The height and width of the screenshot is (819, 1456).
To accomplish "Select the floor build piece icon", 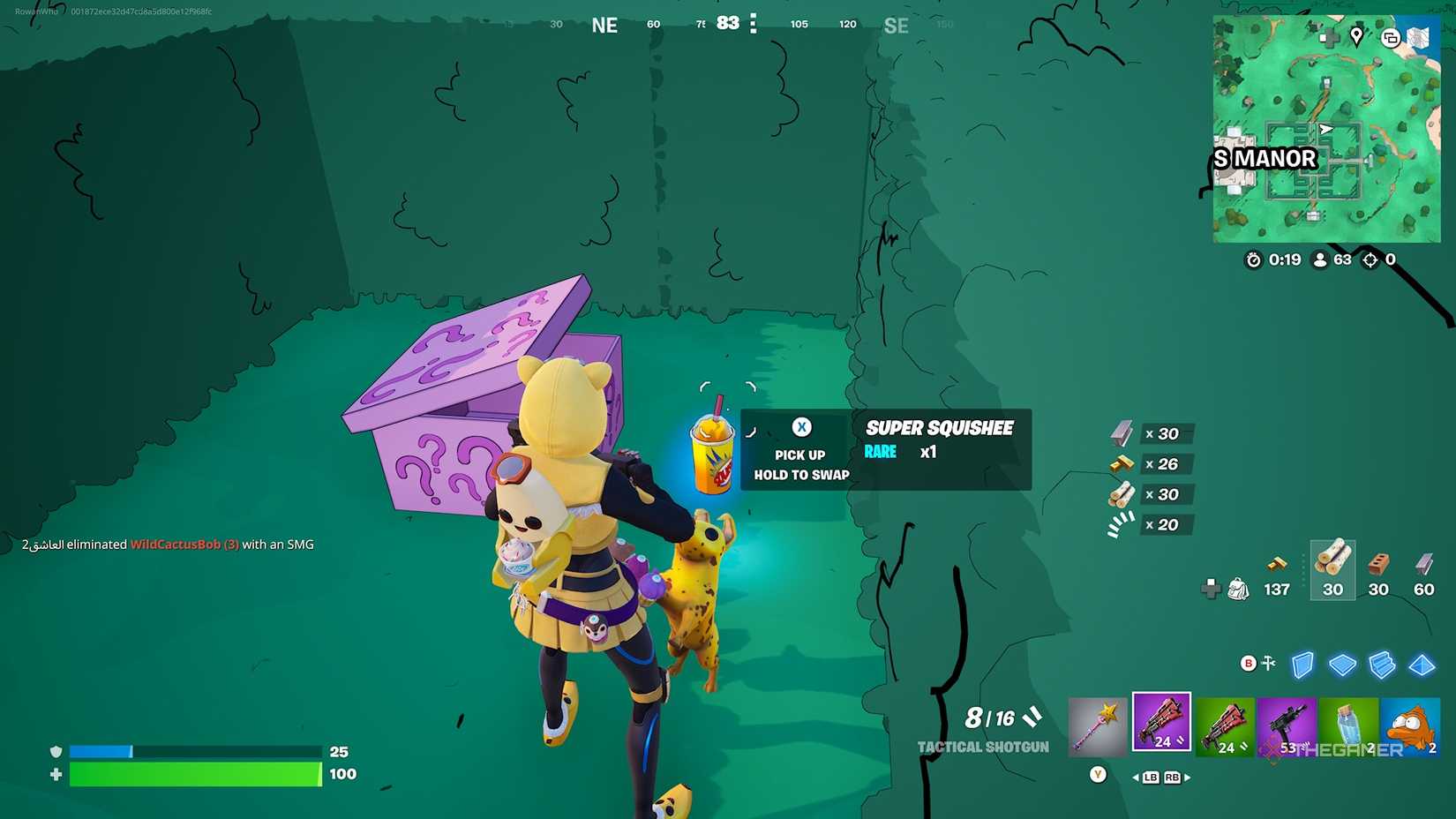I will point(1344,665).
